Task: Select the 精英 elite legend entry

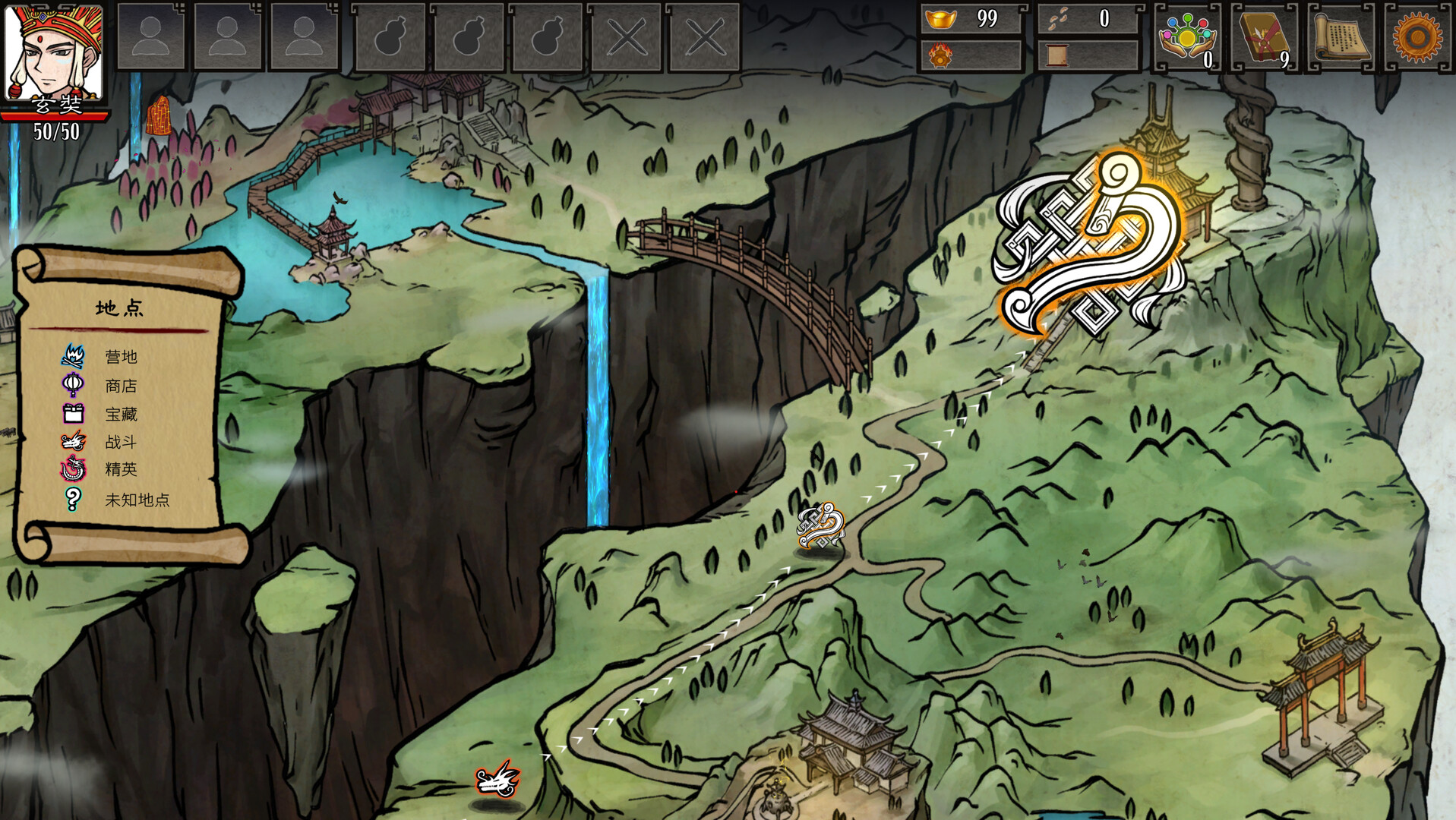Action: point(120,469)
